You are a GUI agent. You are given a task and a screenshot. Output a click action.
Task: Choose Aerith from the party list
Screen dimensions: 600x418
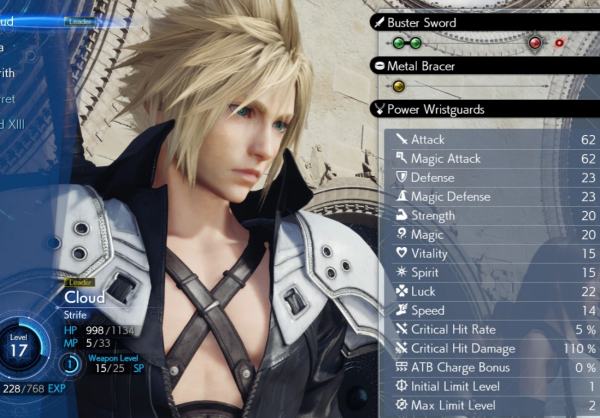(12, 72)
